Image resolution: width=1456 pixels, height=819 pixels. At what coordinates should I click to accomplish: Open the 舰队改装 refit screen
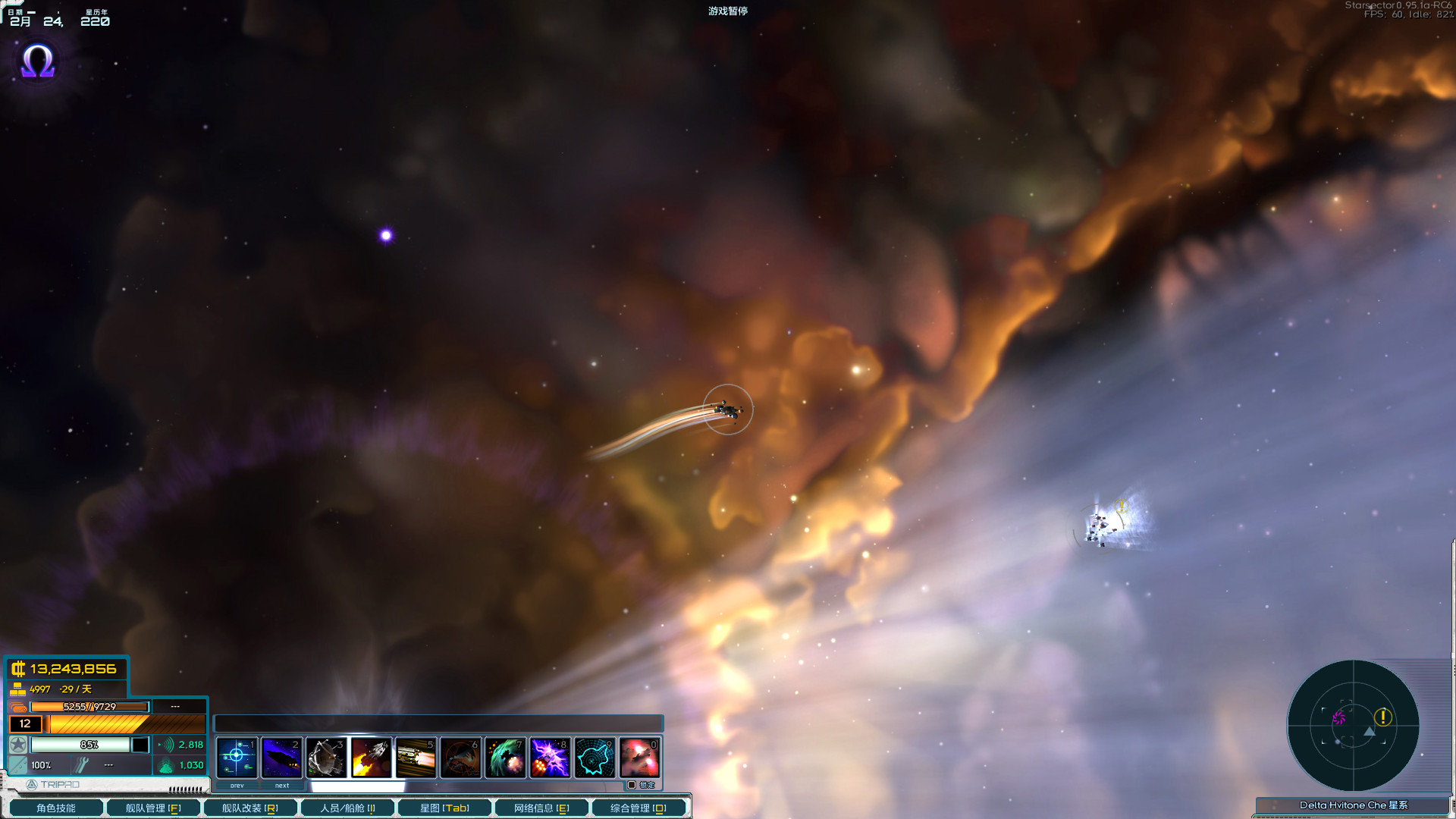point(250,808)
